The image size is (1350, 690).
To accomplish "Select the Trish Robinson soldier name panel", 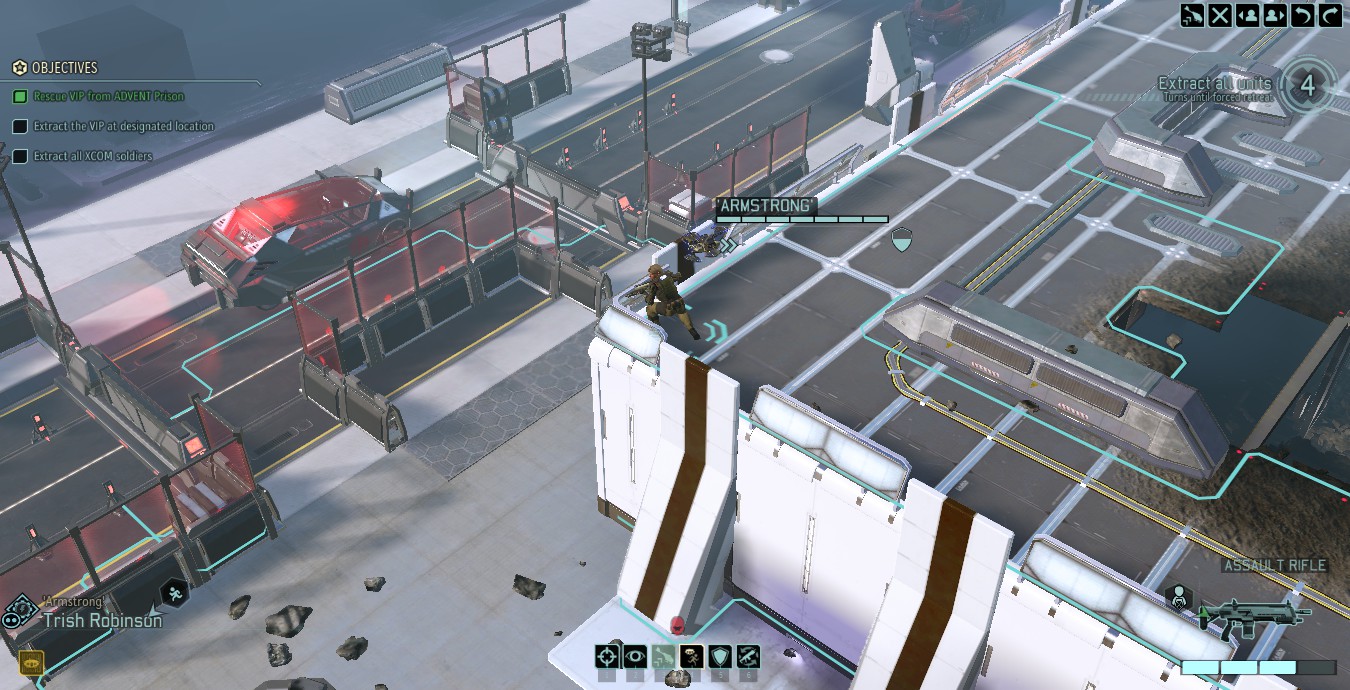I will click(x=102, y=619).
